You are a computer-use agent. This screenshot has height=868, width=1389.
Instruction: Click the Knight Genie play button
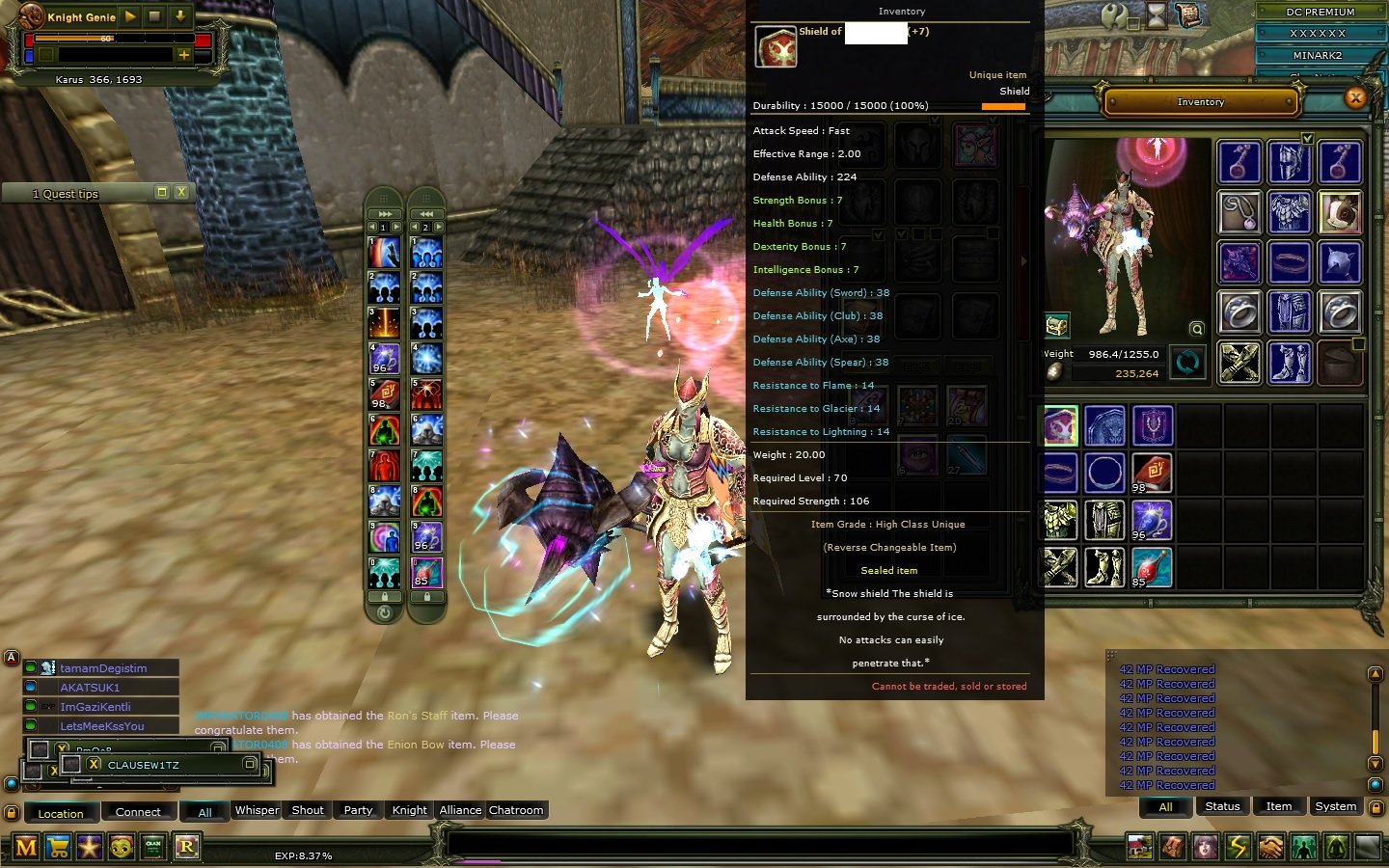click(130, 16)
